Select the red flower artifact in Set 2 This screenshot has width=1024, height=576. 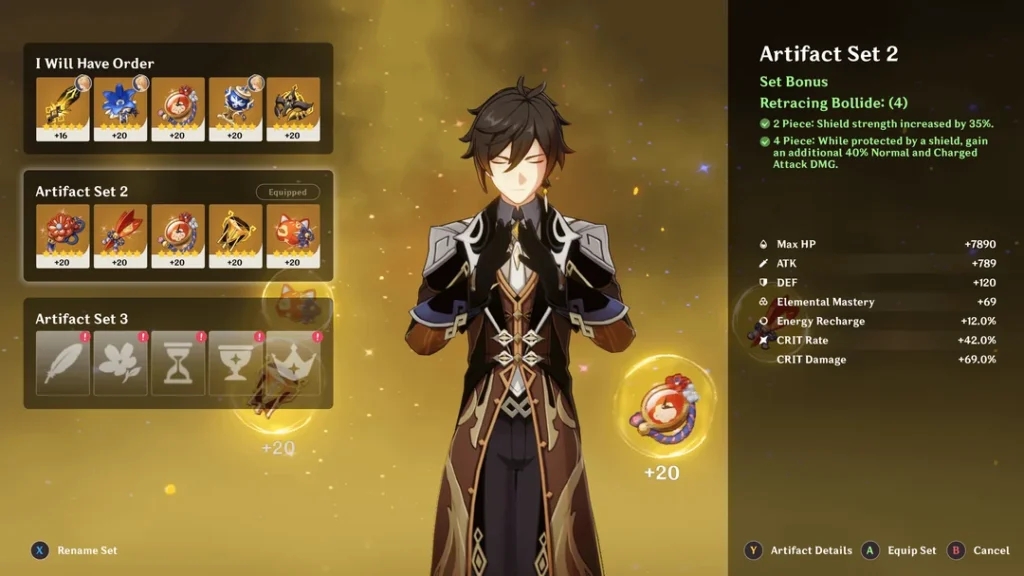click(62, 236)
